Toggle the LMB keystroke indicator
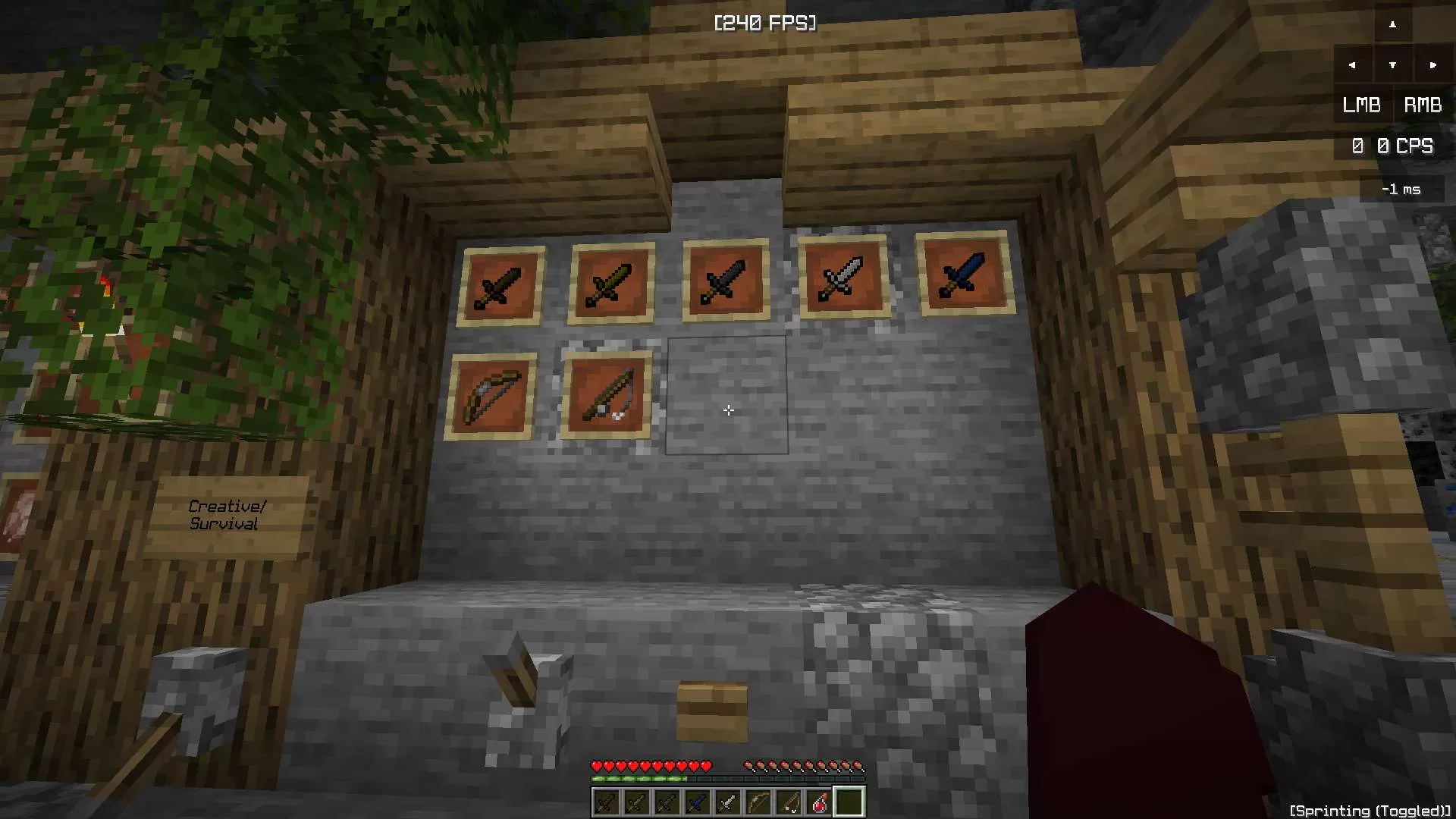The height and width of the screenshot is (819, 1456). pyautogui.click(x=1361, y=105)
